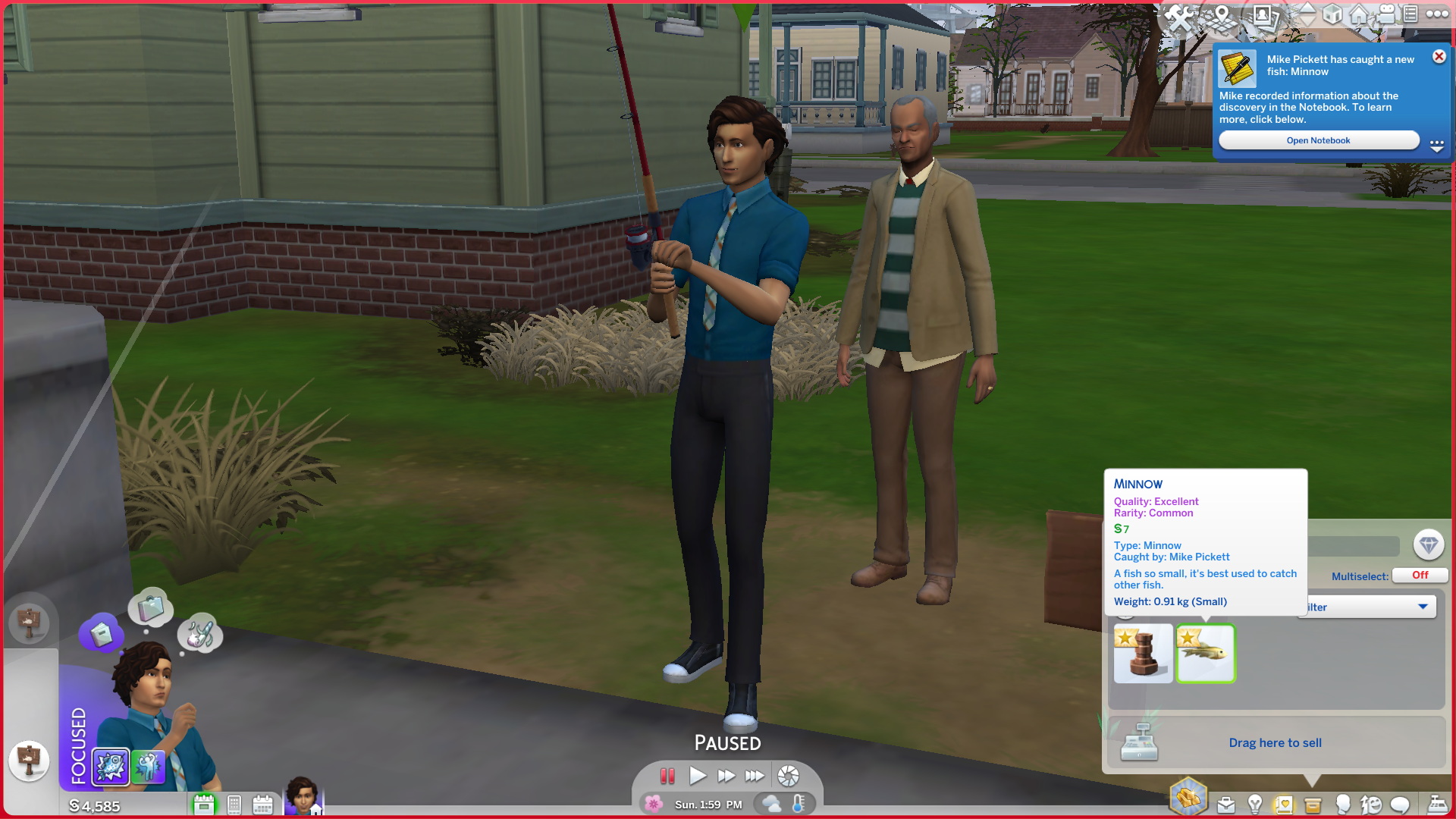This screenshot has width=1456, height=819.
Task: Open the Skills panel lightbulb icon
Action: (1255, 804)
